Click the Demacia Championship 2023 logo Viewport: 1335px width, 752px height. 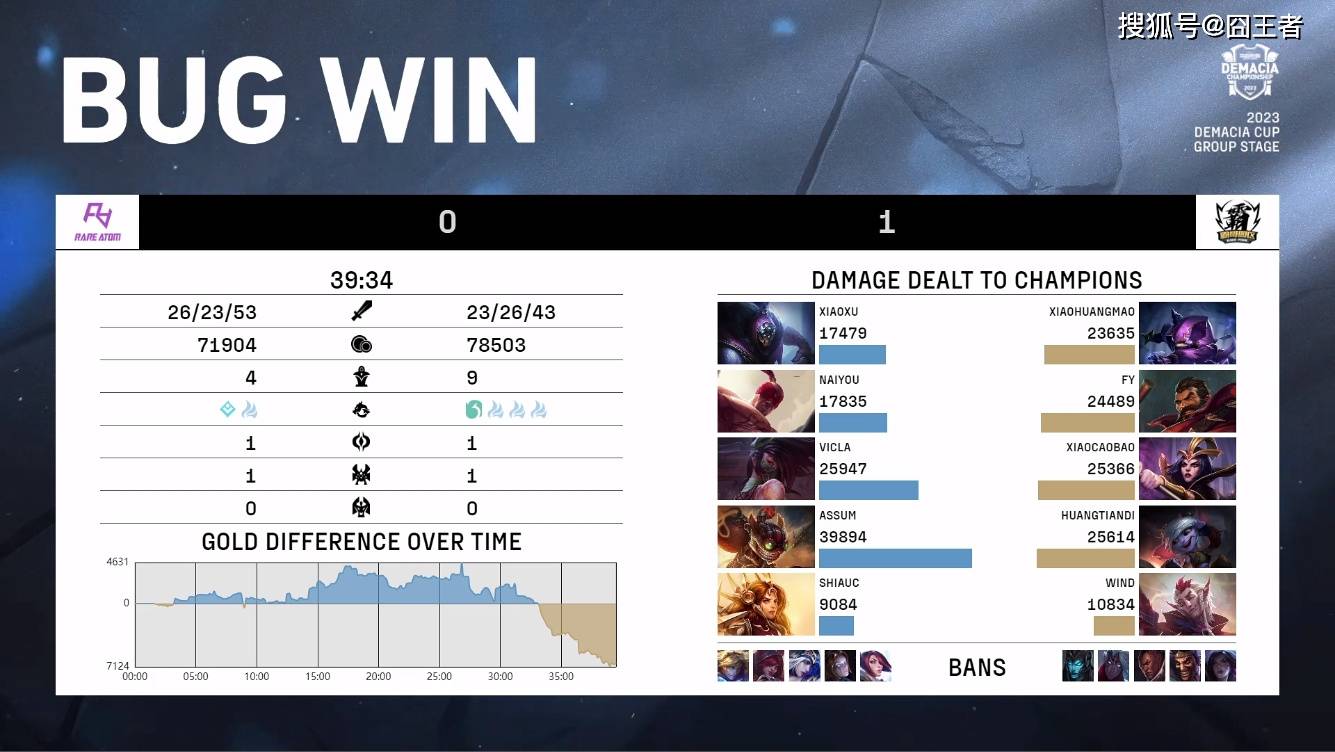tap(1250, 72)
